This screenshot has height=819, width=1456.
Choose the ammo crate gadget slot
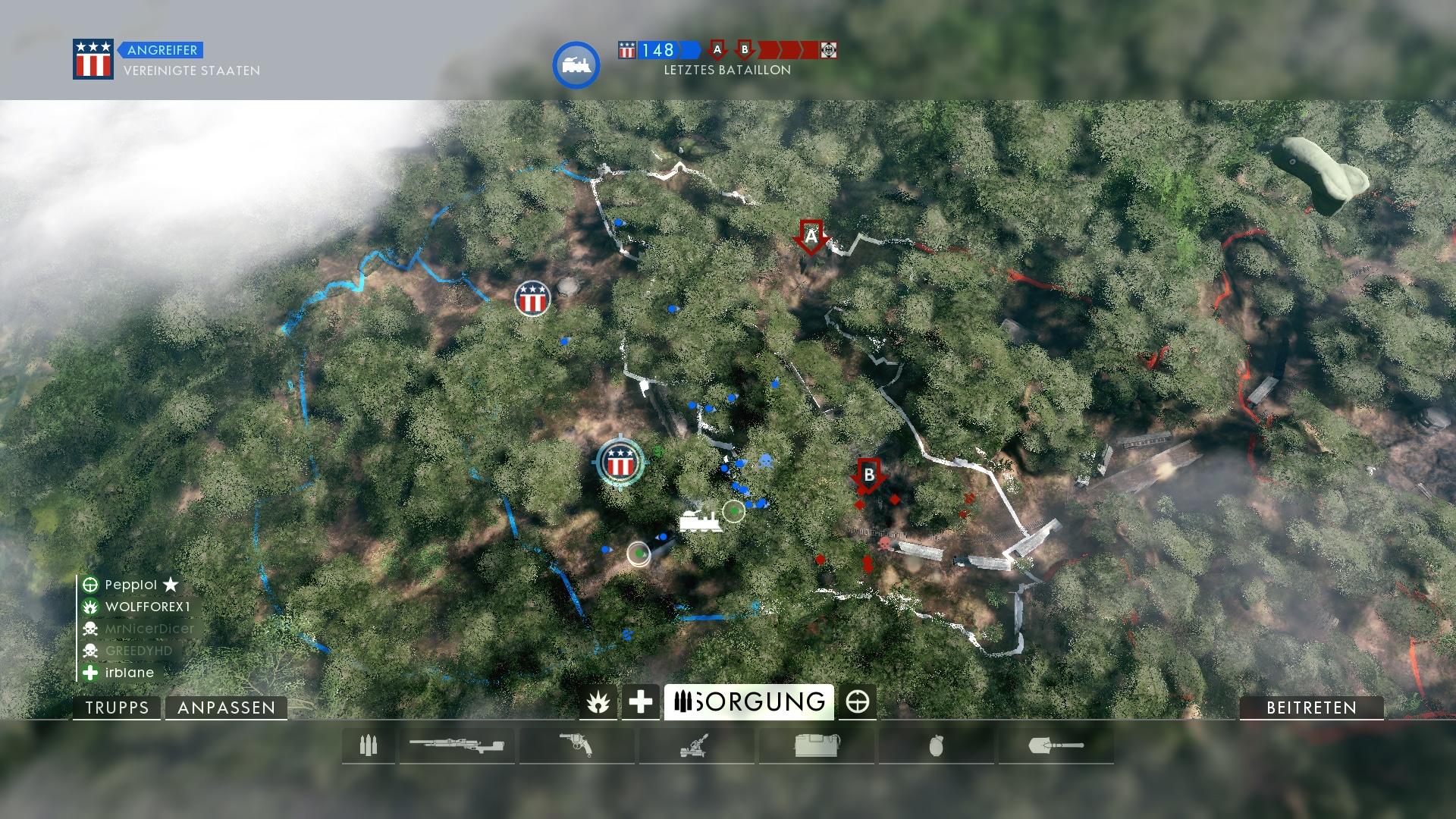pyautogui.click(x=816, y=746)
